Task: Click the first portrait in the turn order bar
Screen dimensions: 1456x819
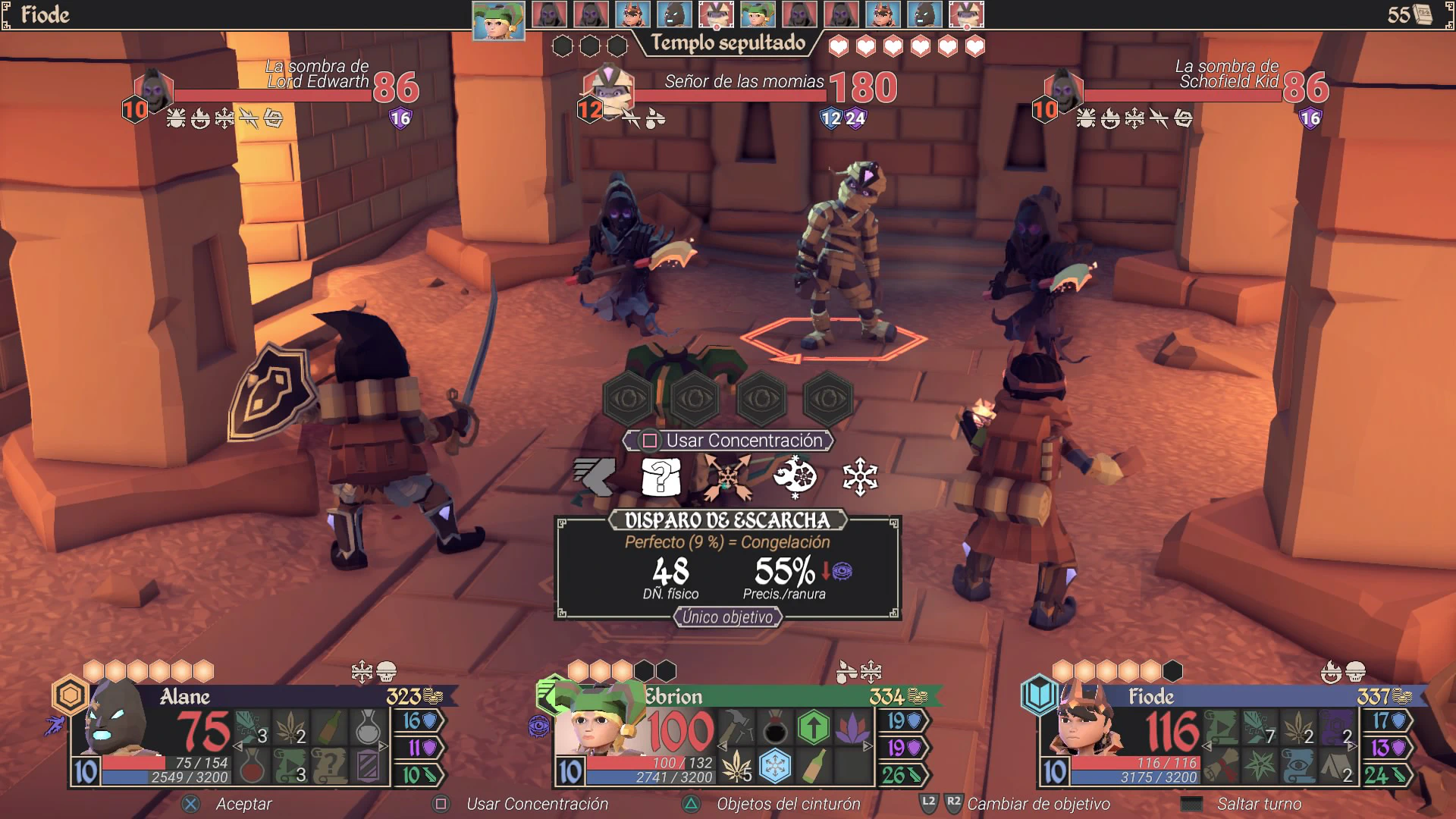Action: click(x=498, y=20)
